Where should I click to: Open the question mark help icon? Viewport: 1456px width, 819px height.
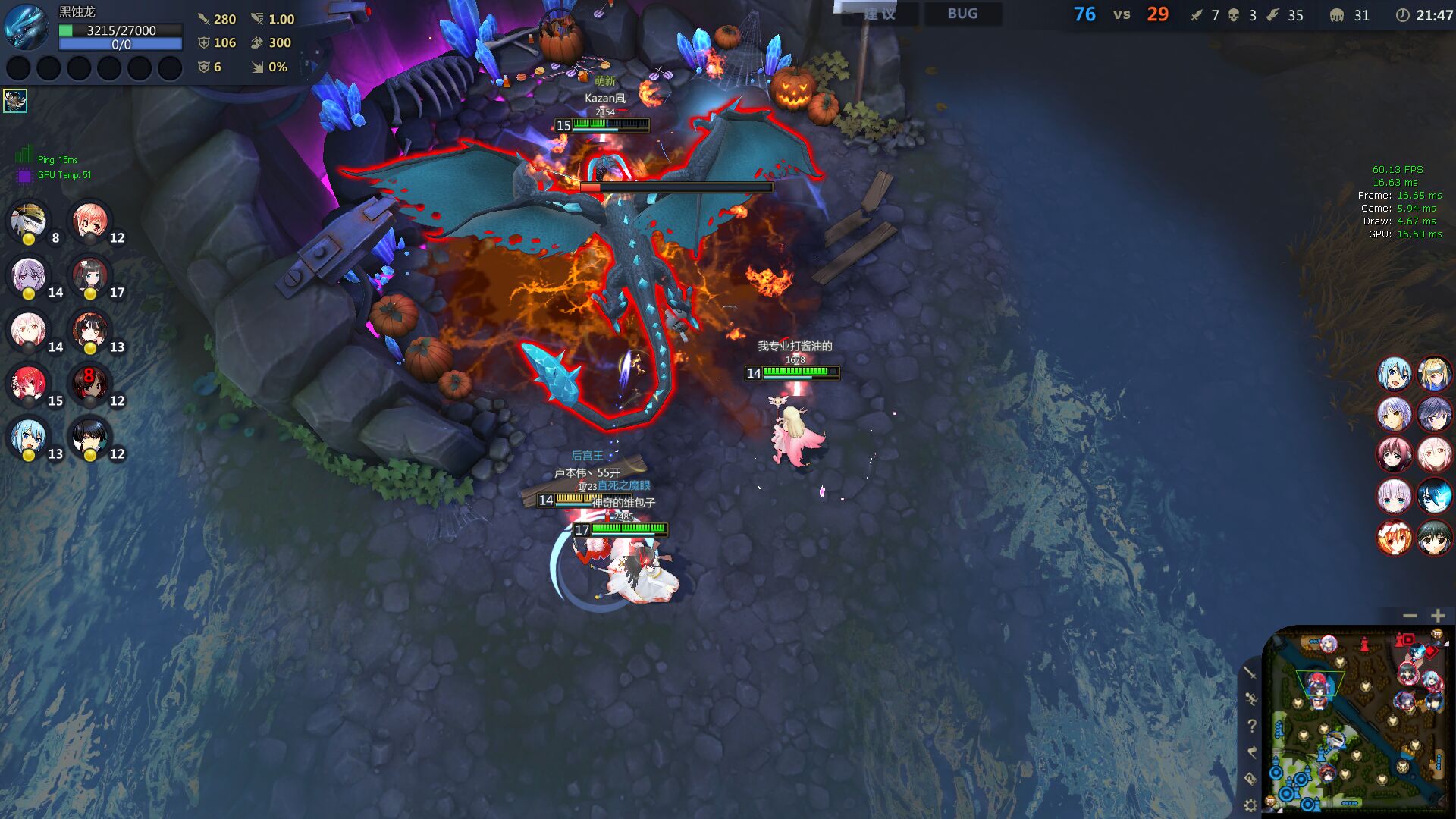1251,726
